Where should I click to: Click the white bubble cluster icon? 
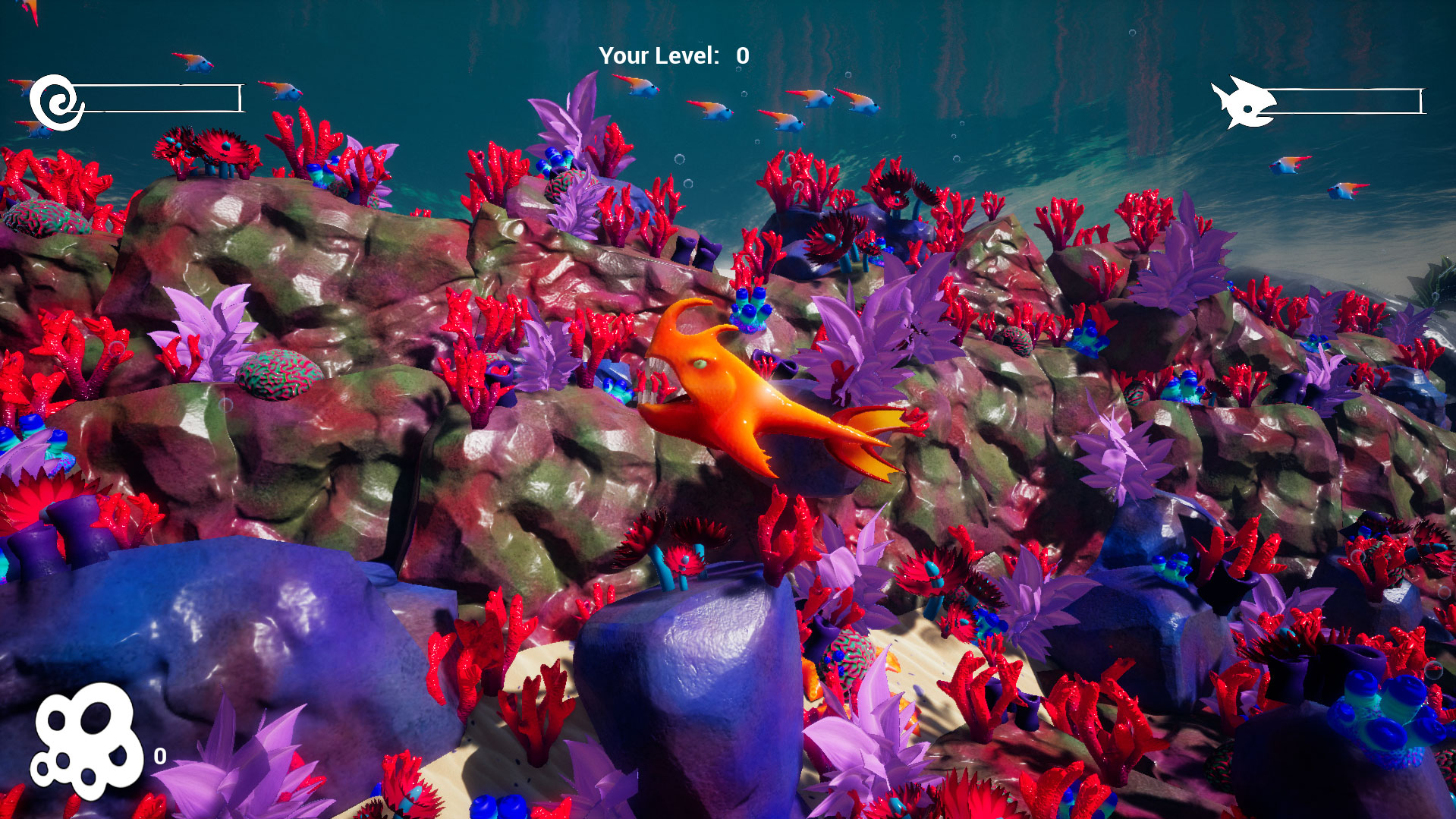(87, 740)
